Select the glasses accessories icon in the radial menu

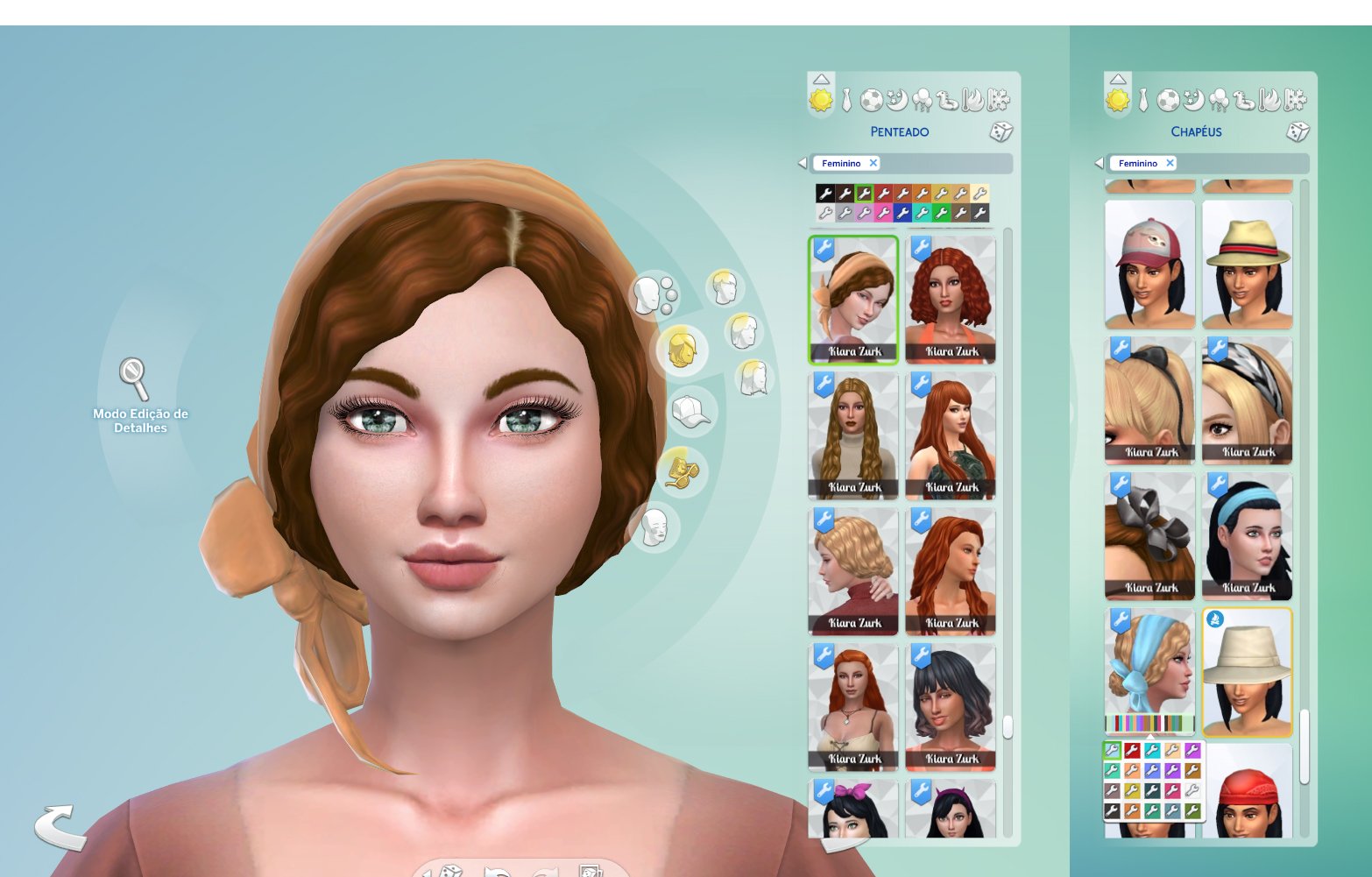pos(683,470)
